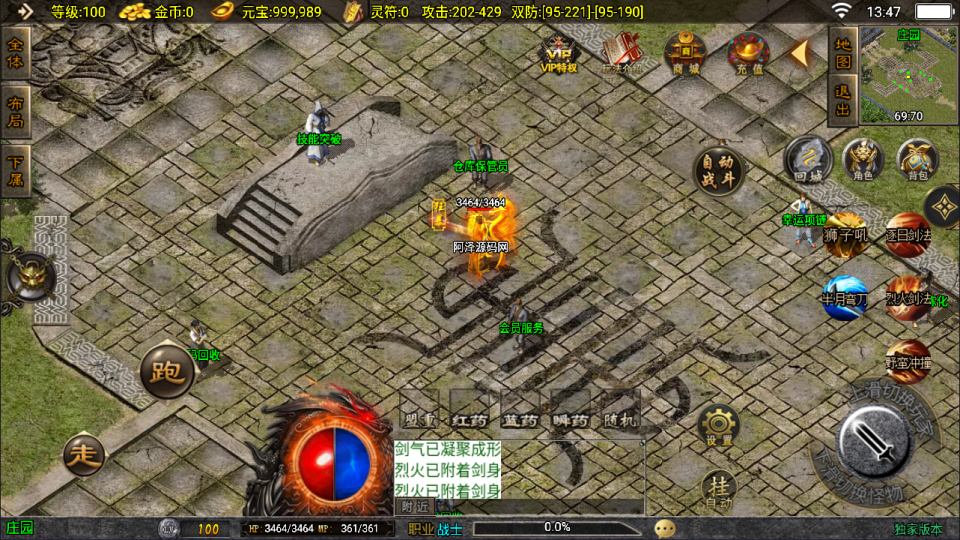Open the 地图 map button
The width and height of the screenshot is (960, 540).
point(843,53)
